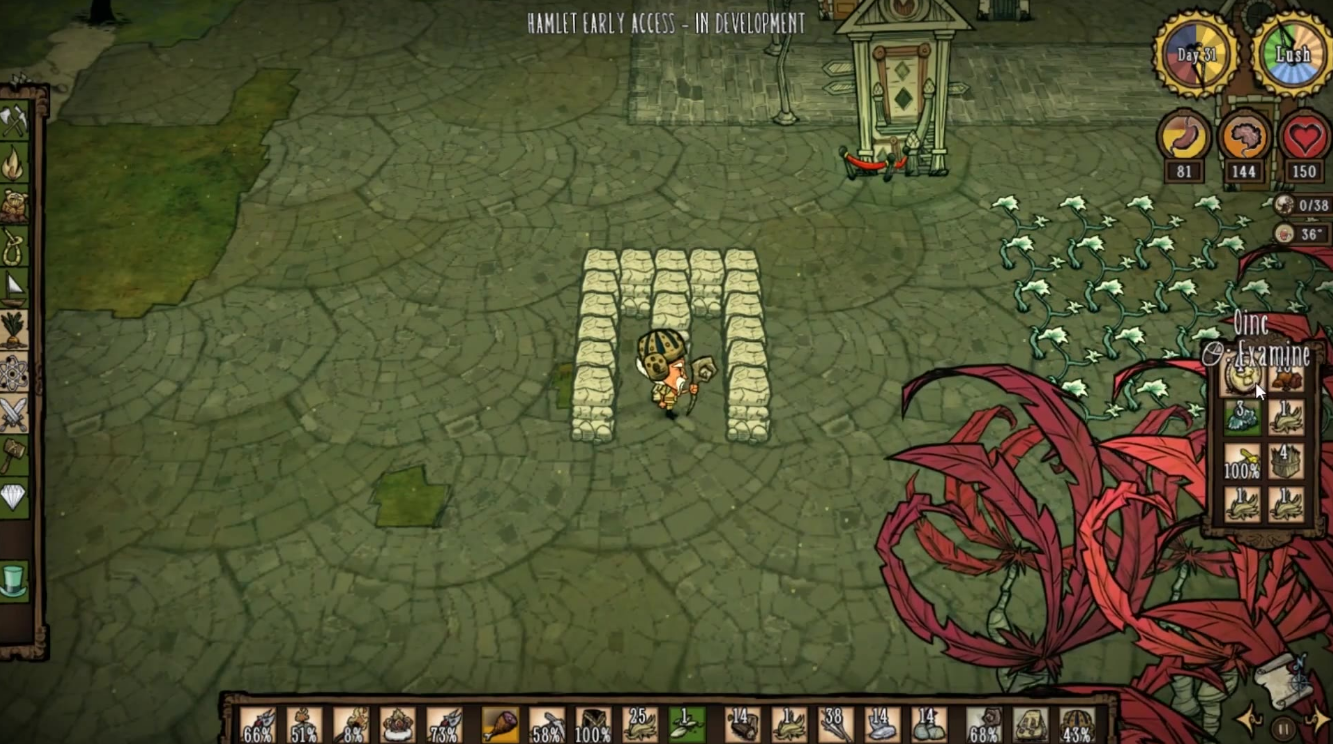Select the Structures hammer crafting tab
Screen dimensions: 1333x744
tap(14, 455)
